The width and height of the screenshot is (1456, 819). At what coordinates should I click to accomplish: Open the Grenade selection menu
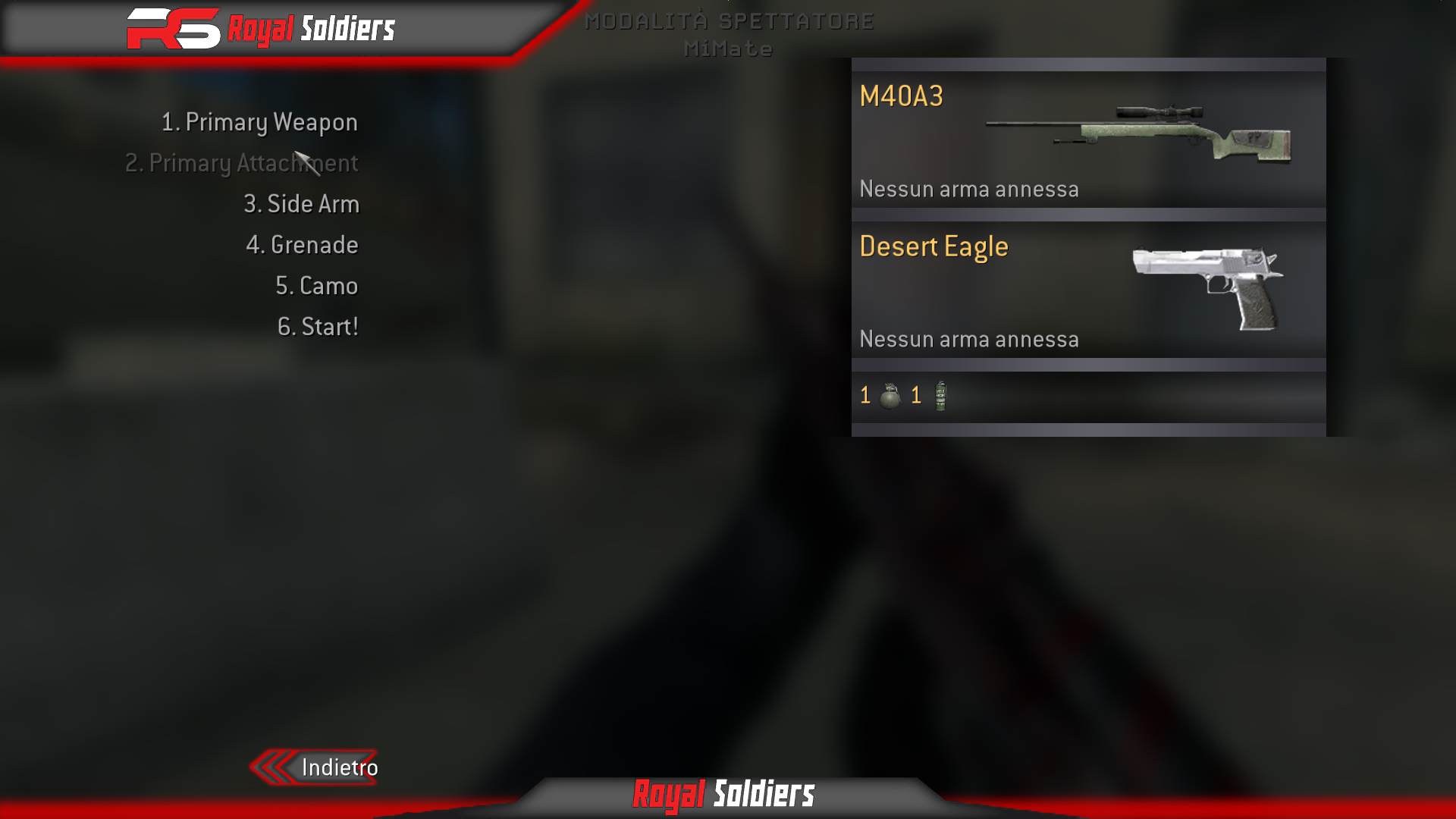(x=303, y=244)
